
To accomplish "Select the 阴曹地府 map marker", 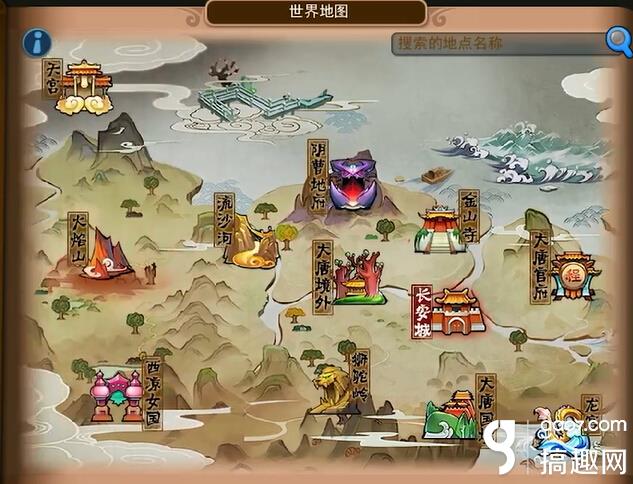I will 350,185.
